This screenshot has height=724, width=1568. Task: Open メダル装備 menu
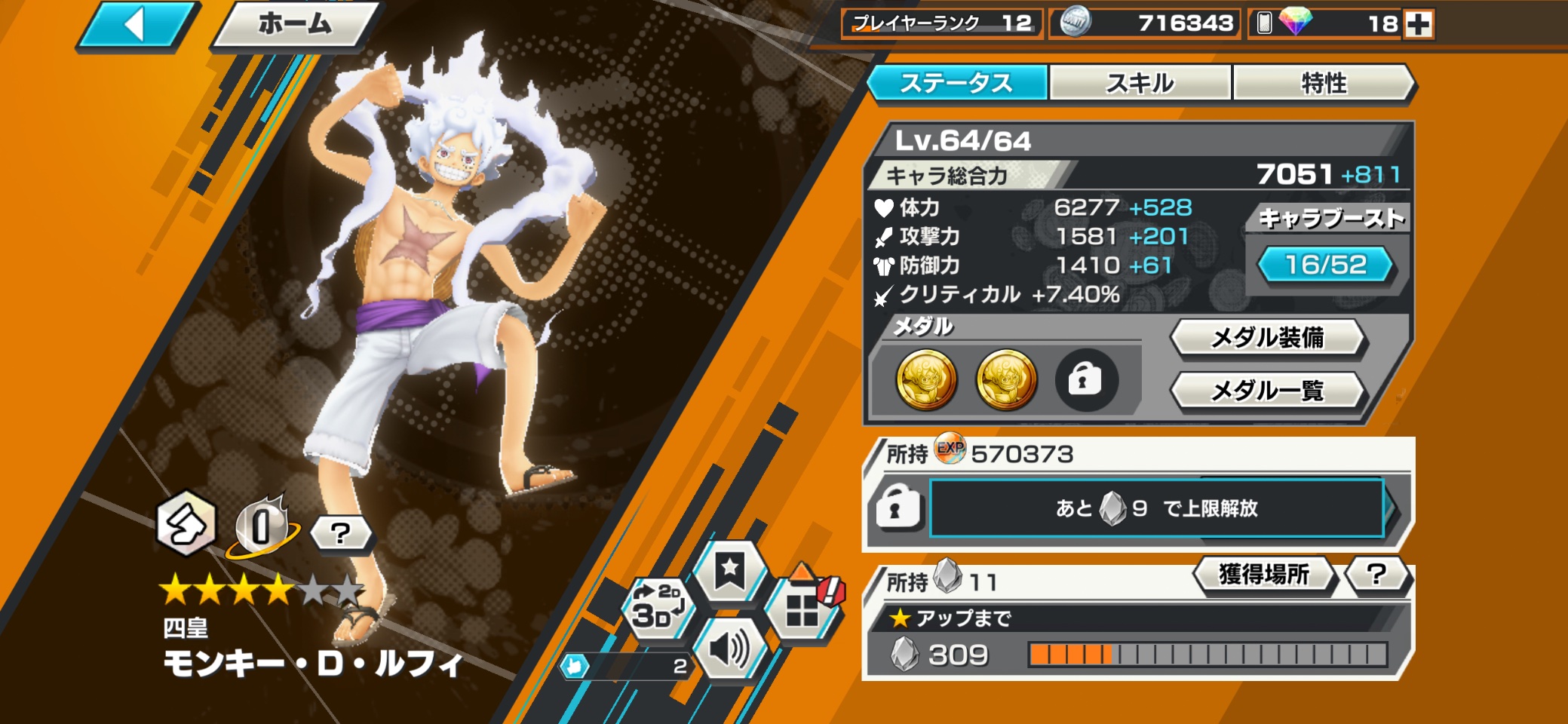pos(1267,337)
